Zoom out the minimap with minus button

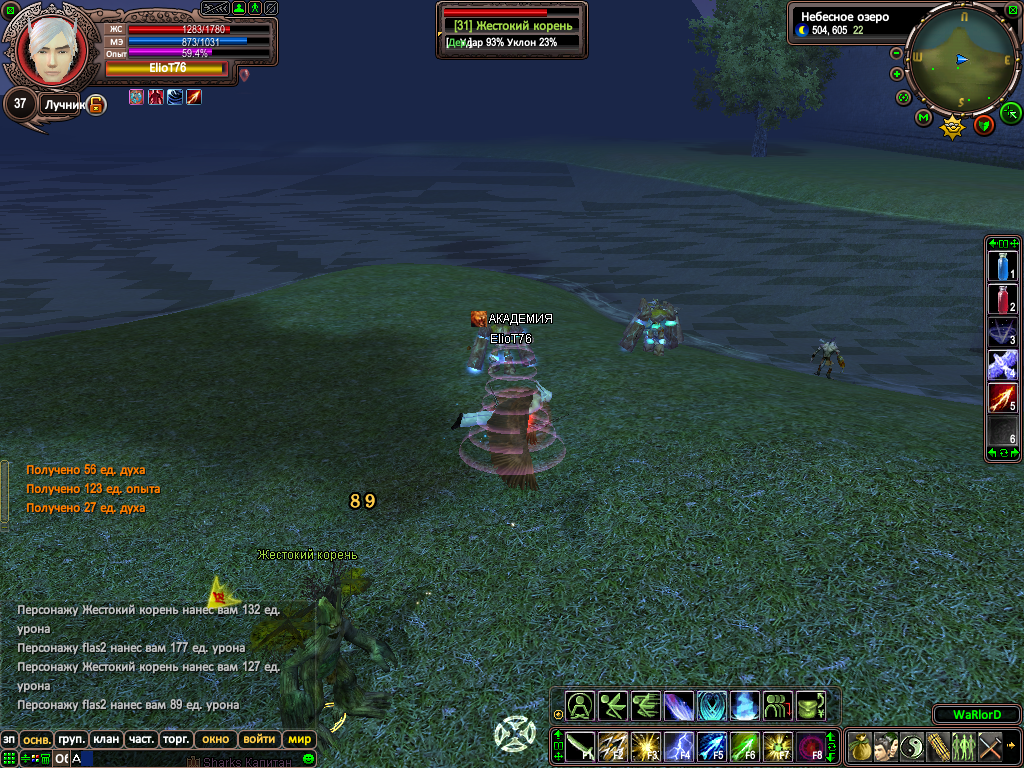pos(896,53)
